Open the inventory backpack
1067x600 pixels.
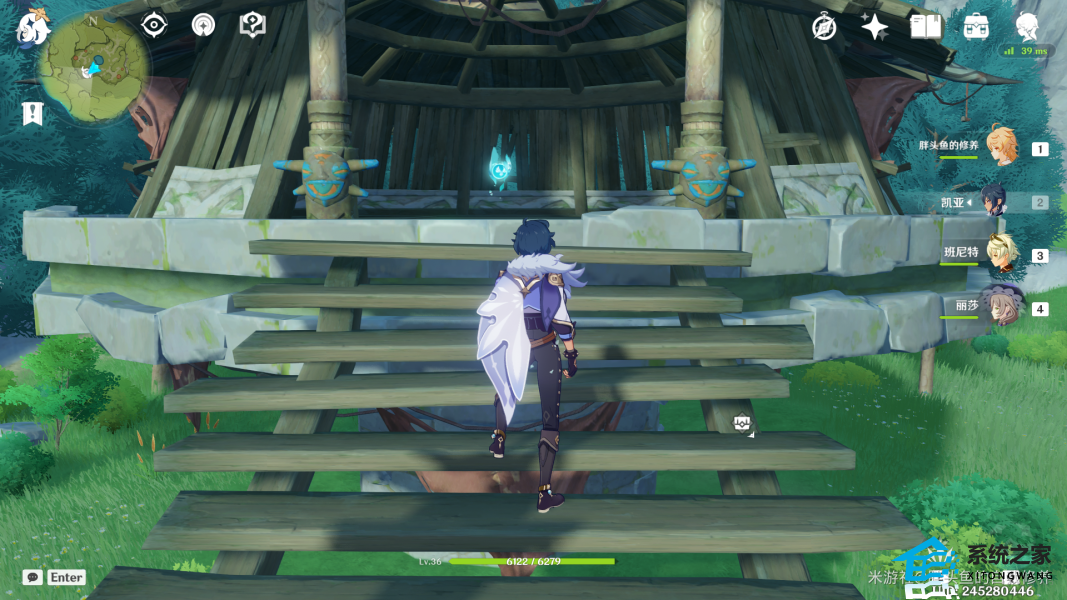(x=976, y=27)
